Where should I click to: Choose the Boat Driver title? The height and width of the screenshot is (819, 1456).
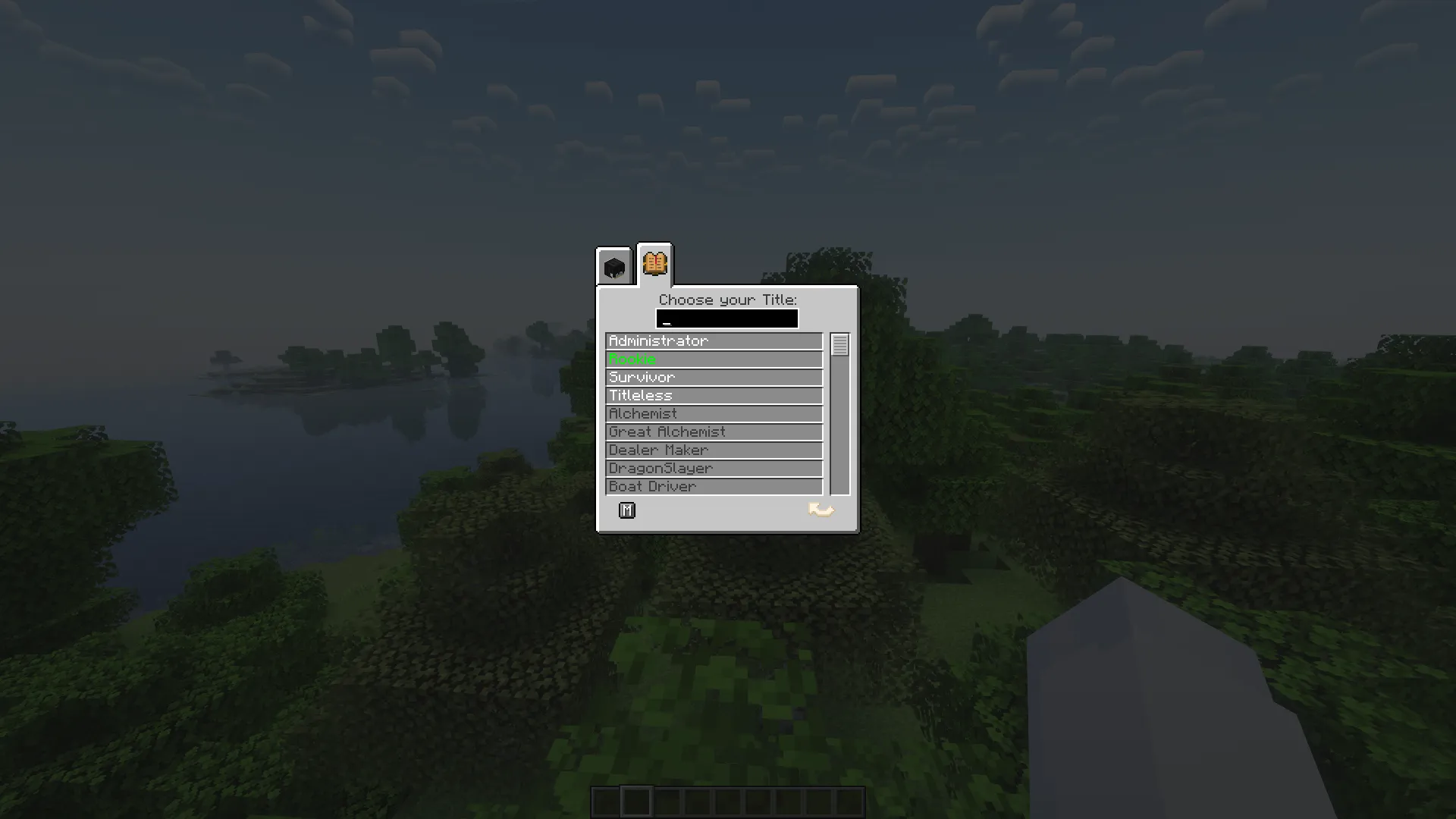[713, 486]
